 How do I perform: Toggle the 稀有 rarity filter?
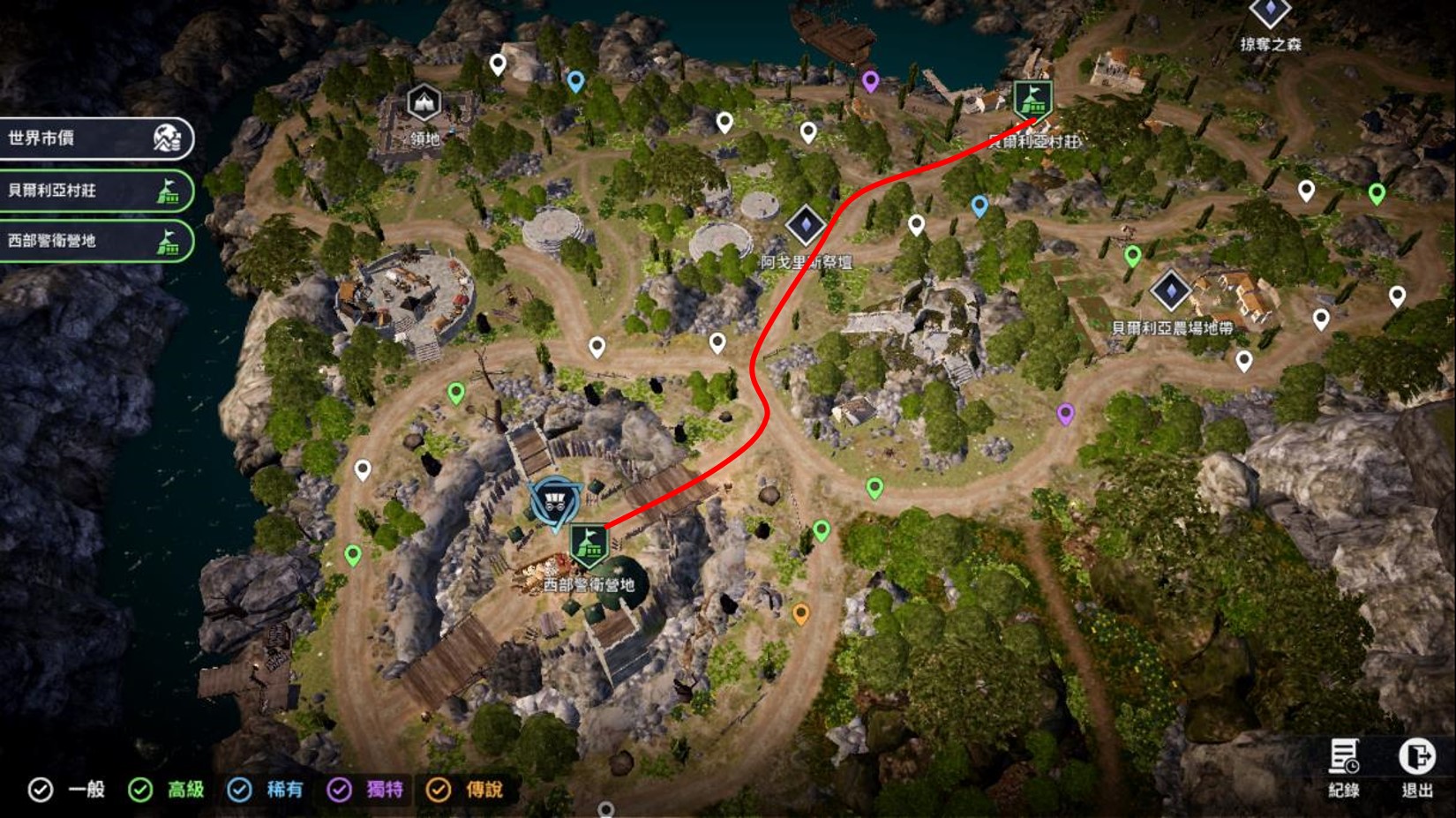(239, 790)
